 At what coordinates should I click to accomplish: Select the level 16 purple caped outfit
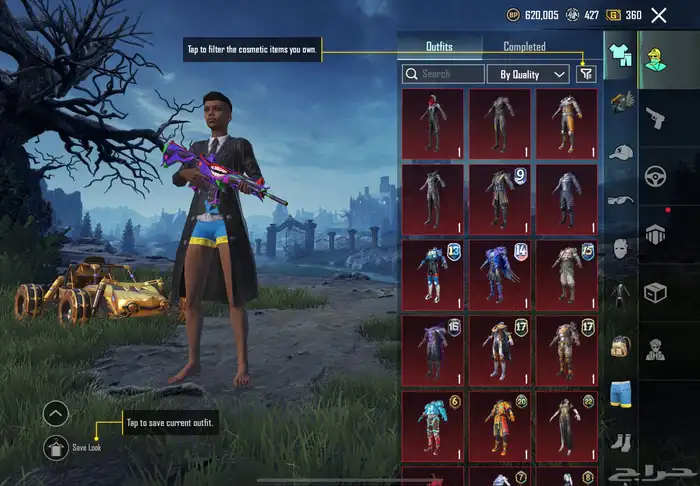[x=432, y=349]
